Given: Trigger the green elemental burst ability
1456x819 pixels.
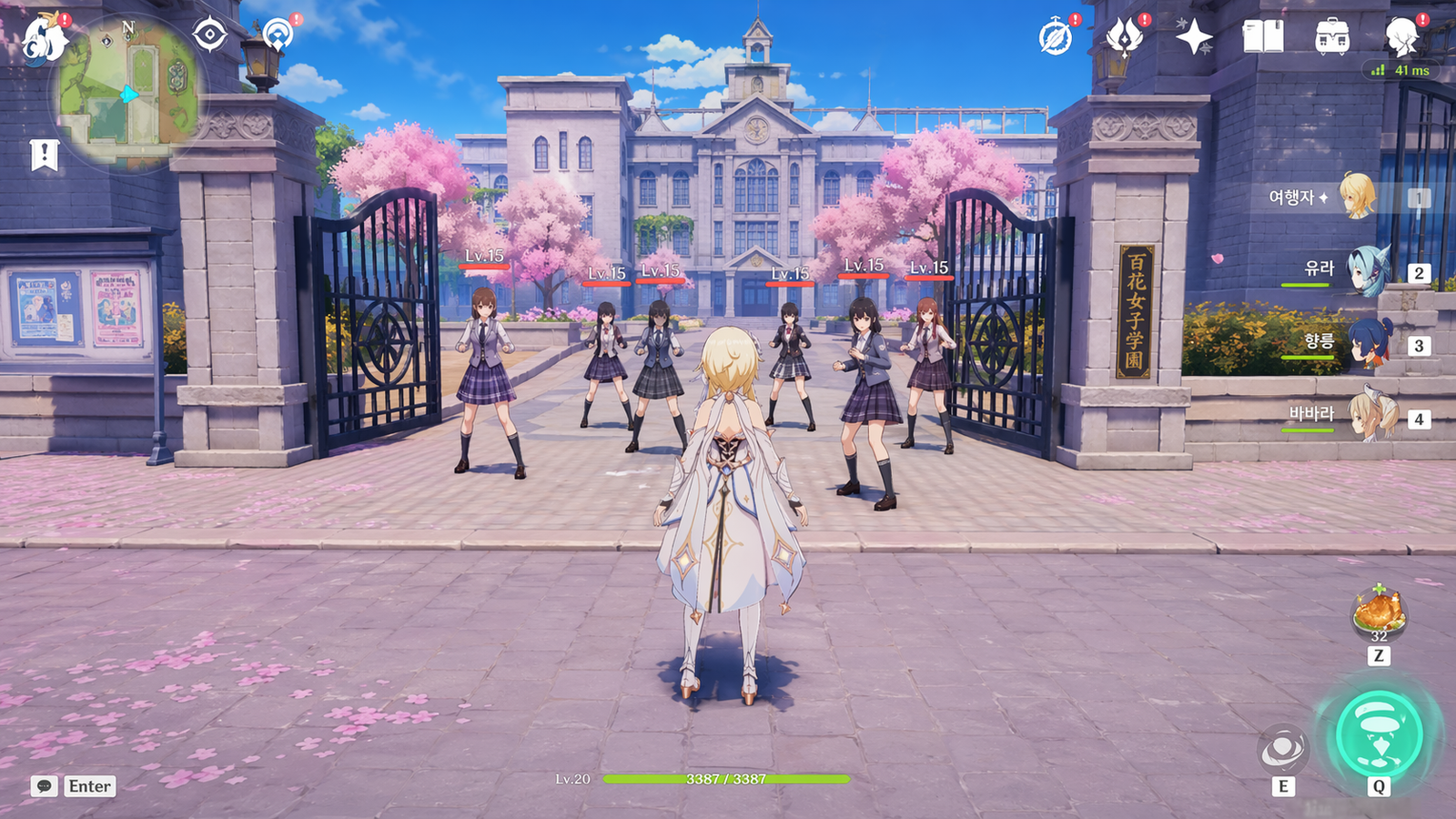Looking at the screenshot, I should pos(1379,734).
